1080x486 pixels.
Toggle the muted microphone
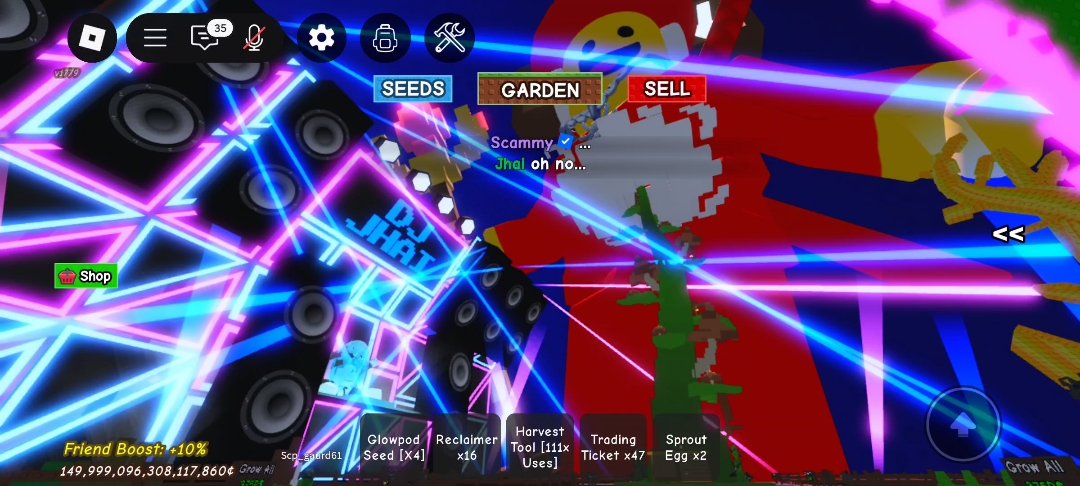(x=254, y=38)
